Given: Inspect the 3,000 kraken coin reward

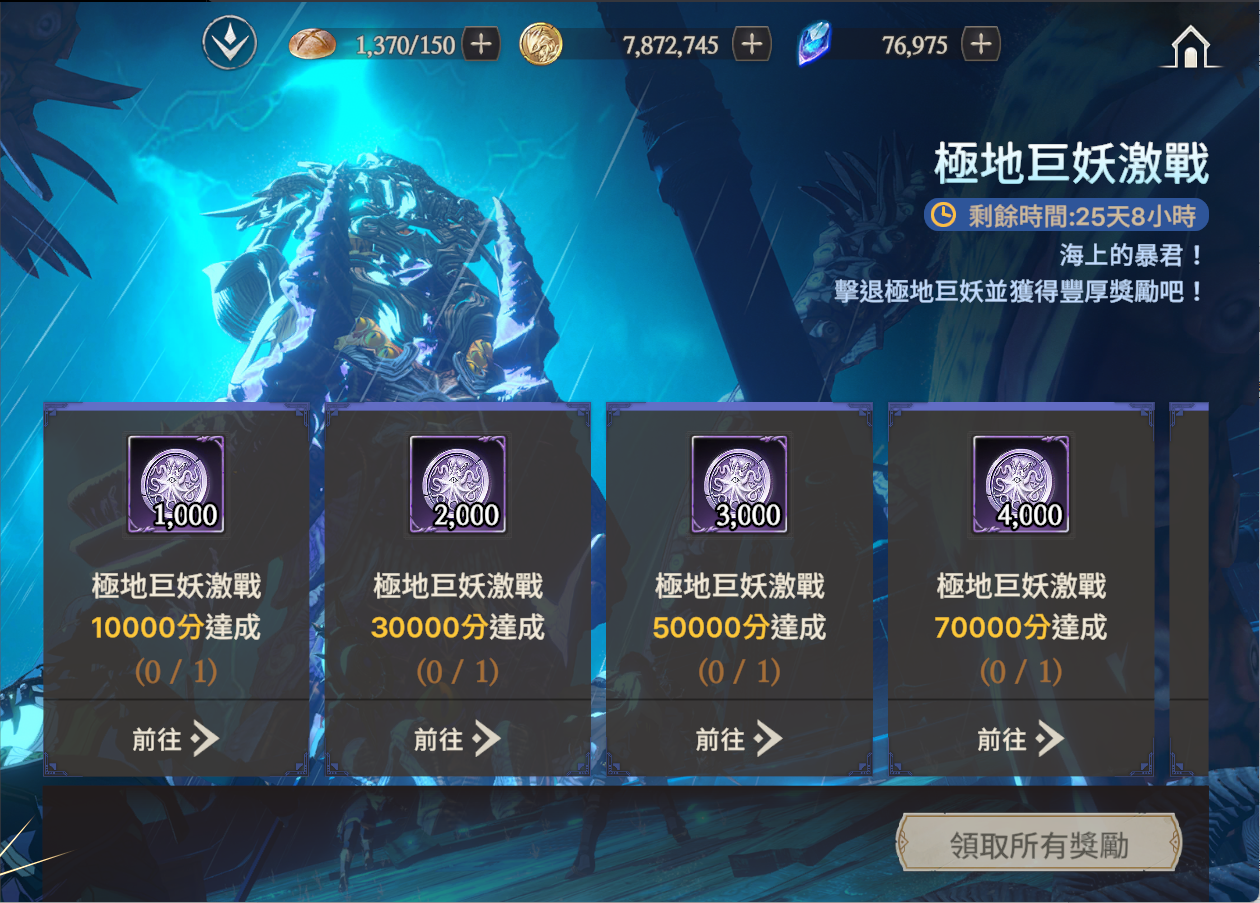Looking at the screenshot, I should (739, 484).
